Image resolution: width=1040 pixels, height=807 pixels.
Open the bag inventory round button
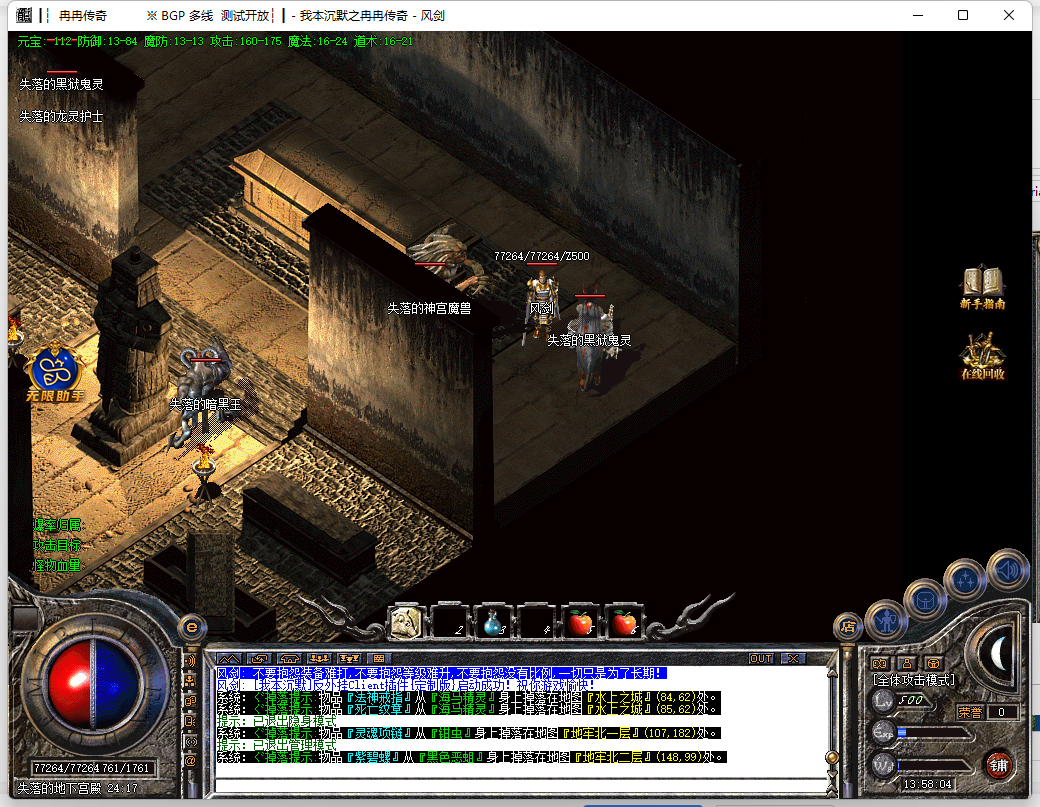[925, 600]
